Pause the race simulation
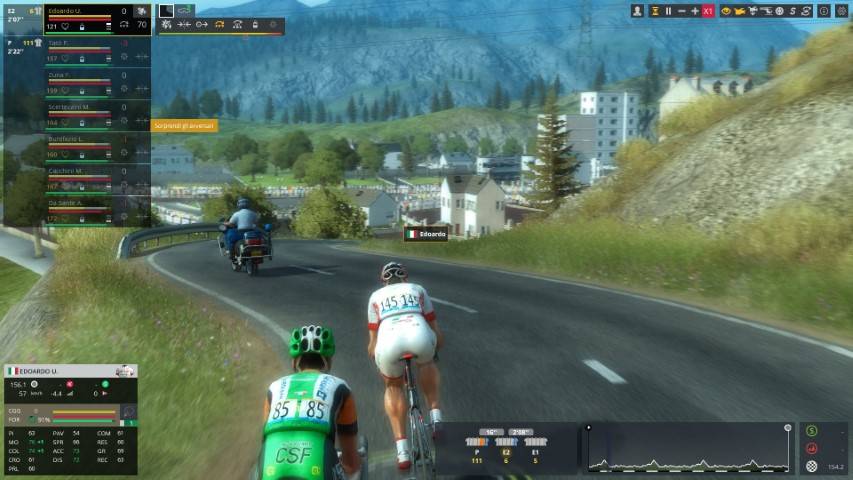 pyautogui.click(x=668, y=11)
